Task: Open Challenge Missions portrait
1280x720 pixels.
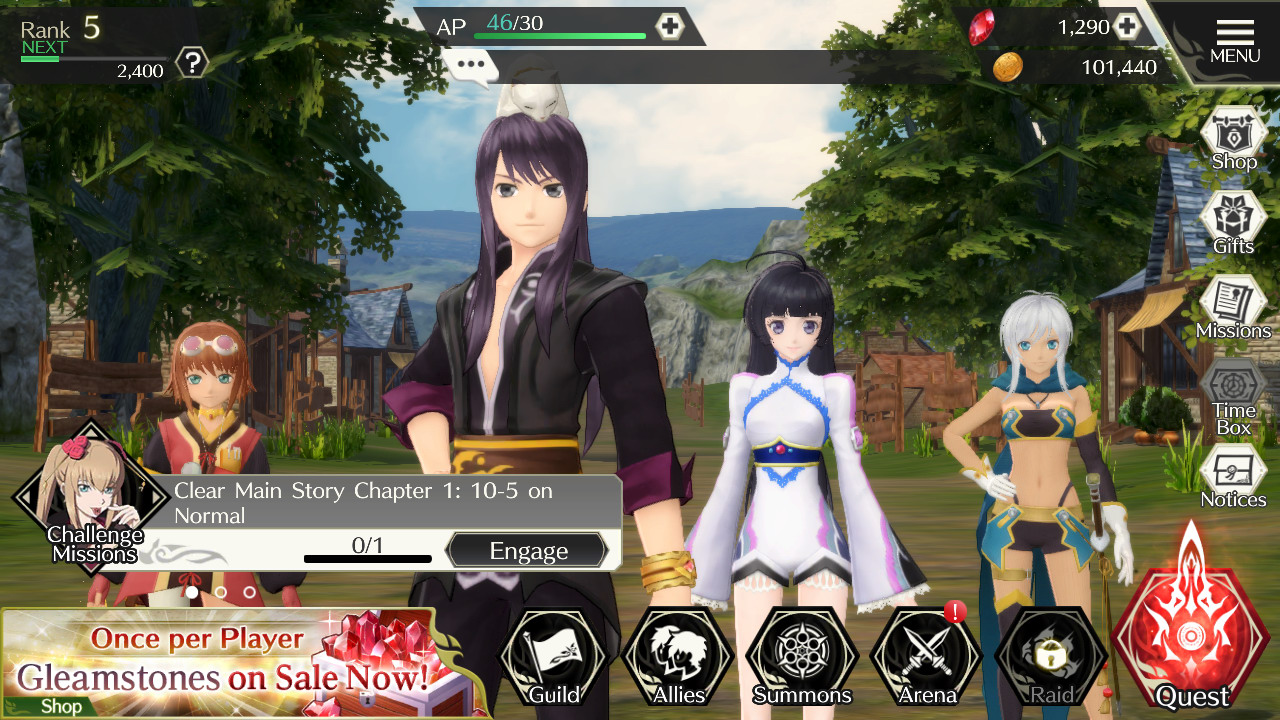Action: coord(92,498)
